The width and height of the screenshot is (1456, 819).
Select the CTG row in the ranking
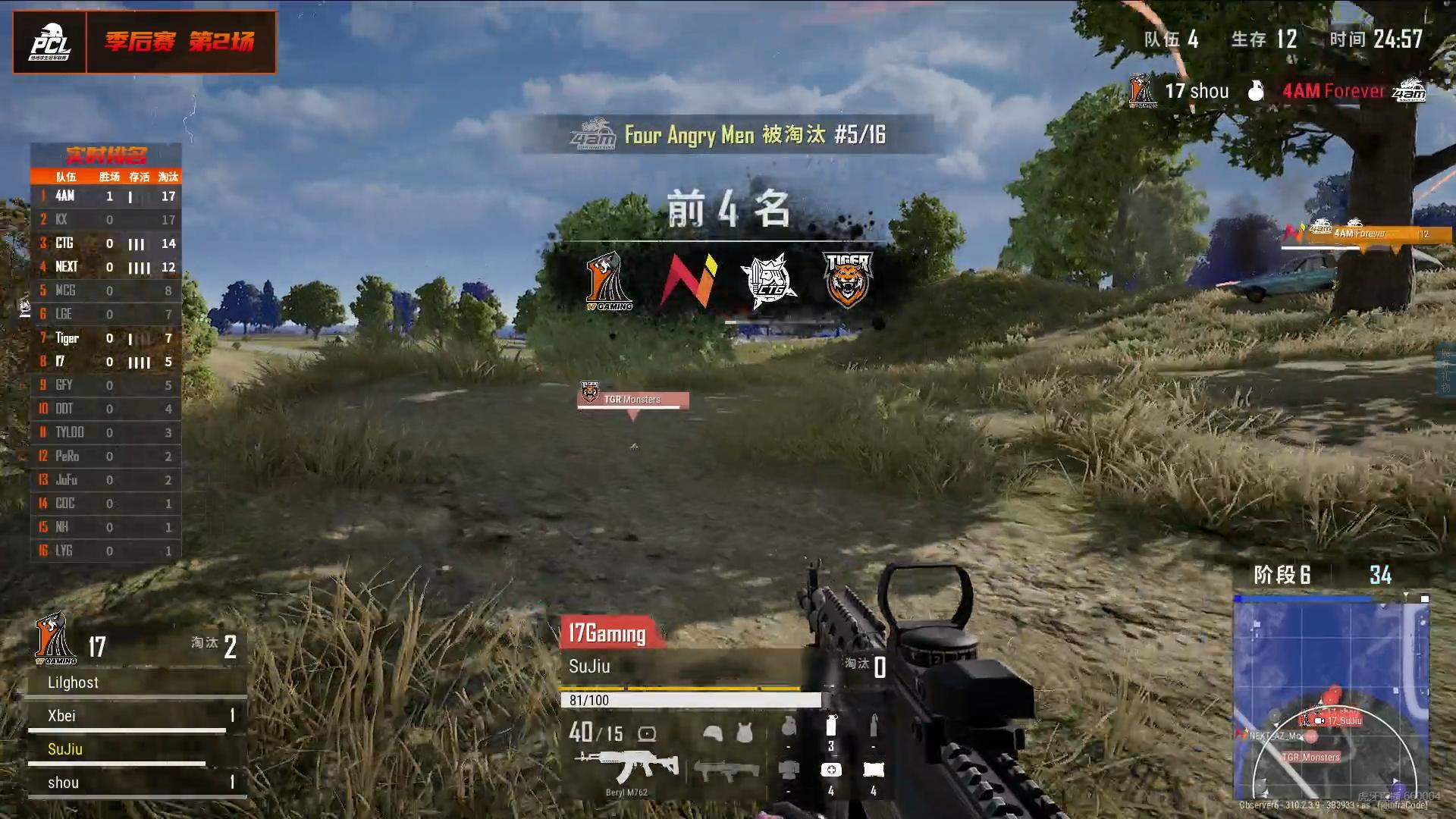coord(106,243)
